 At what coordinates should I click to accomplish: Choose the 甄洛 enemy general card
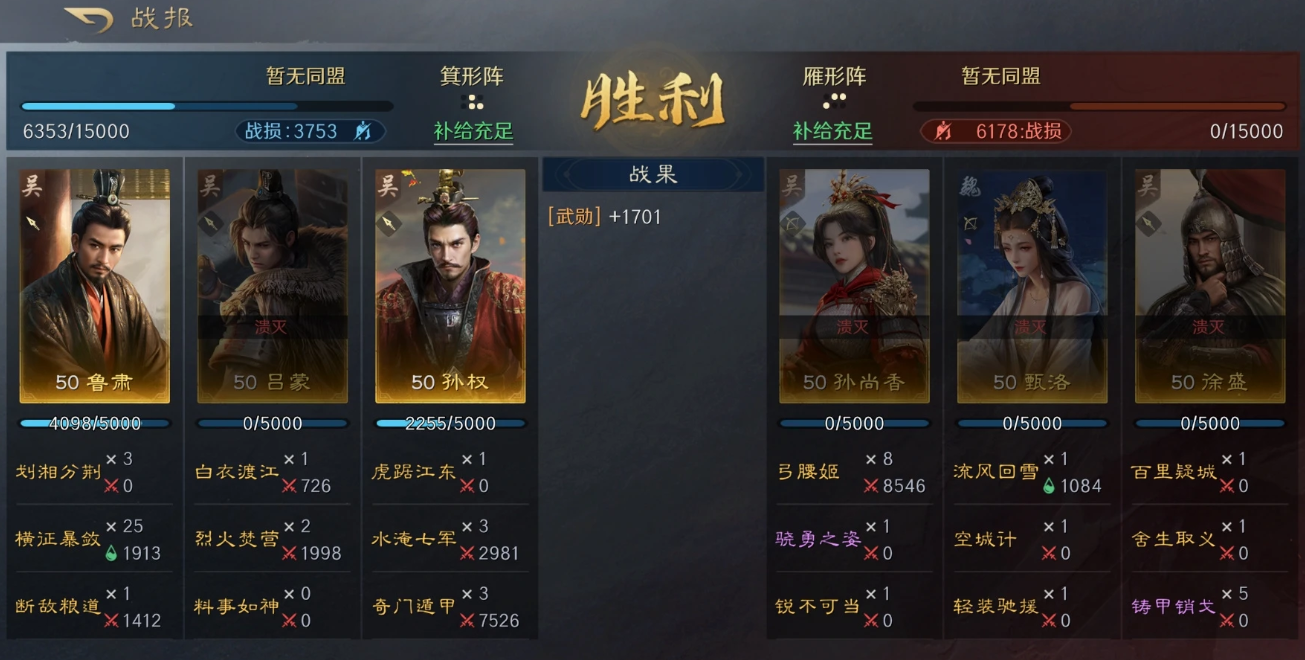1032,286
